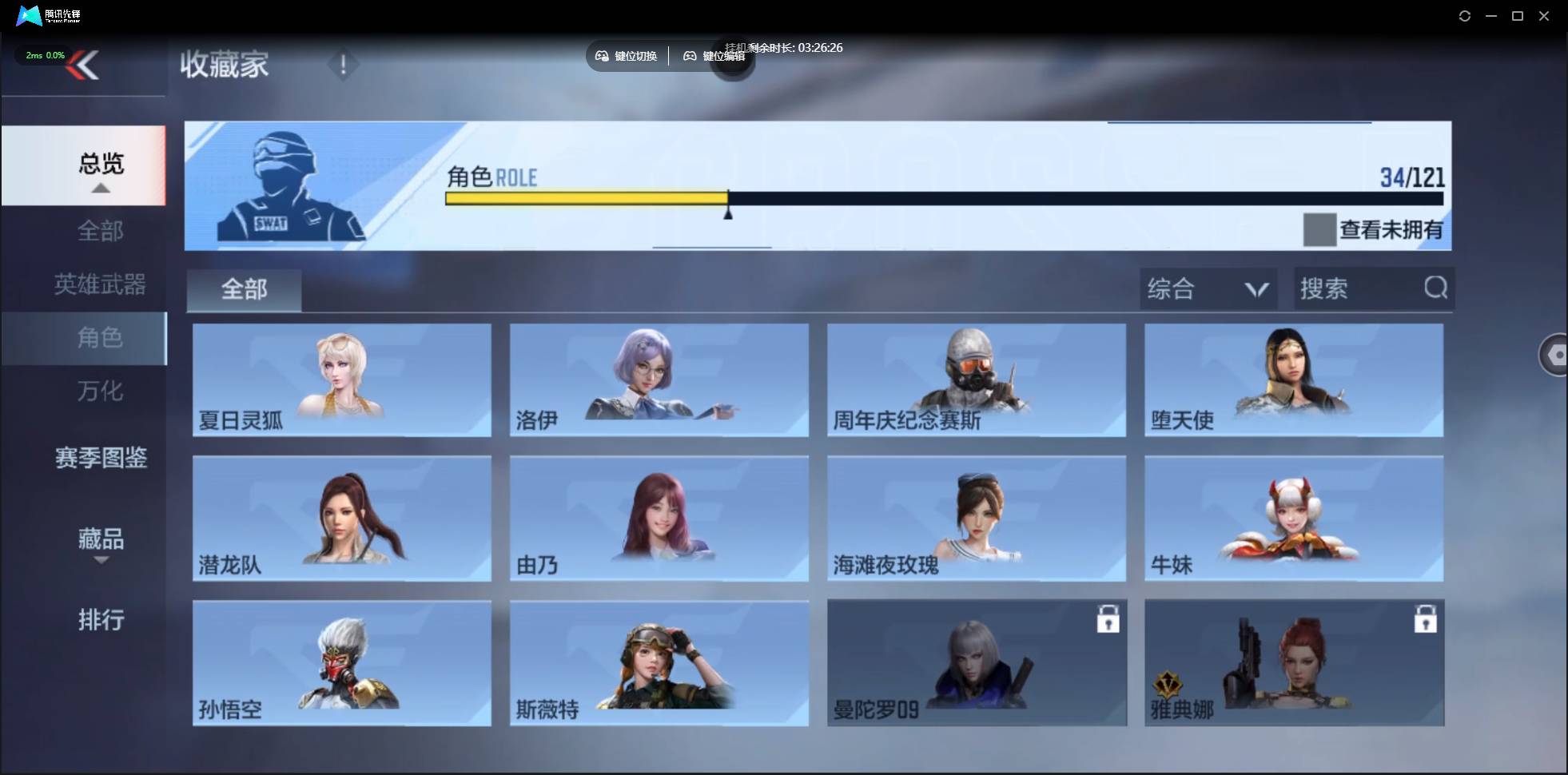This screenshot has width=1568, height=775.
Task: Click the exclamation mark icon beside 收藏家
Action: tap(344, 64)
